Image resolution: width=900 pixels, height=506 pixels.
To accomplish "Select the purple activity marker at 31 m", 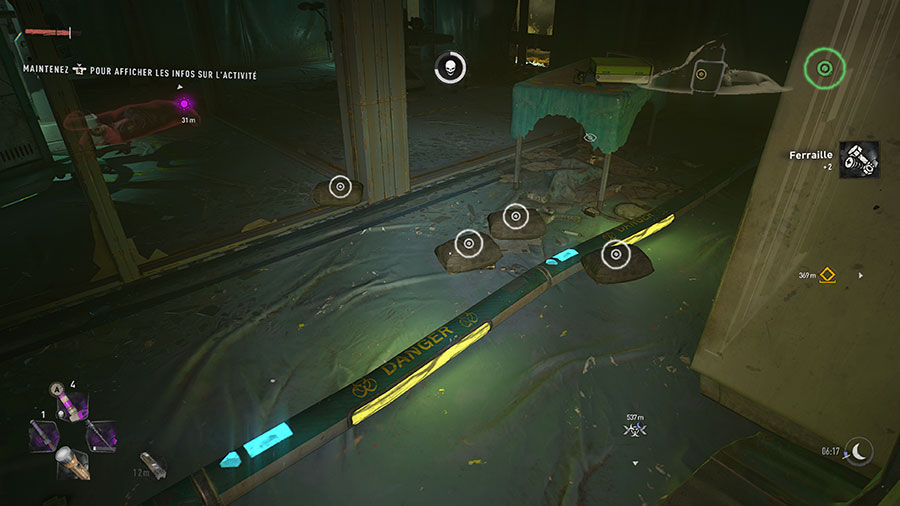I will [x=185, y=103].
